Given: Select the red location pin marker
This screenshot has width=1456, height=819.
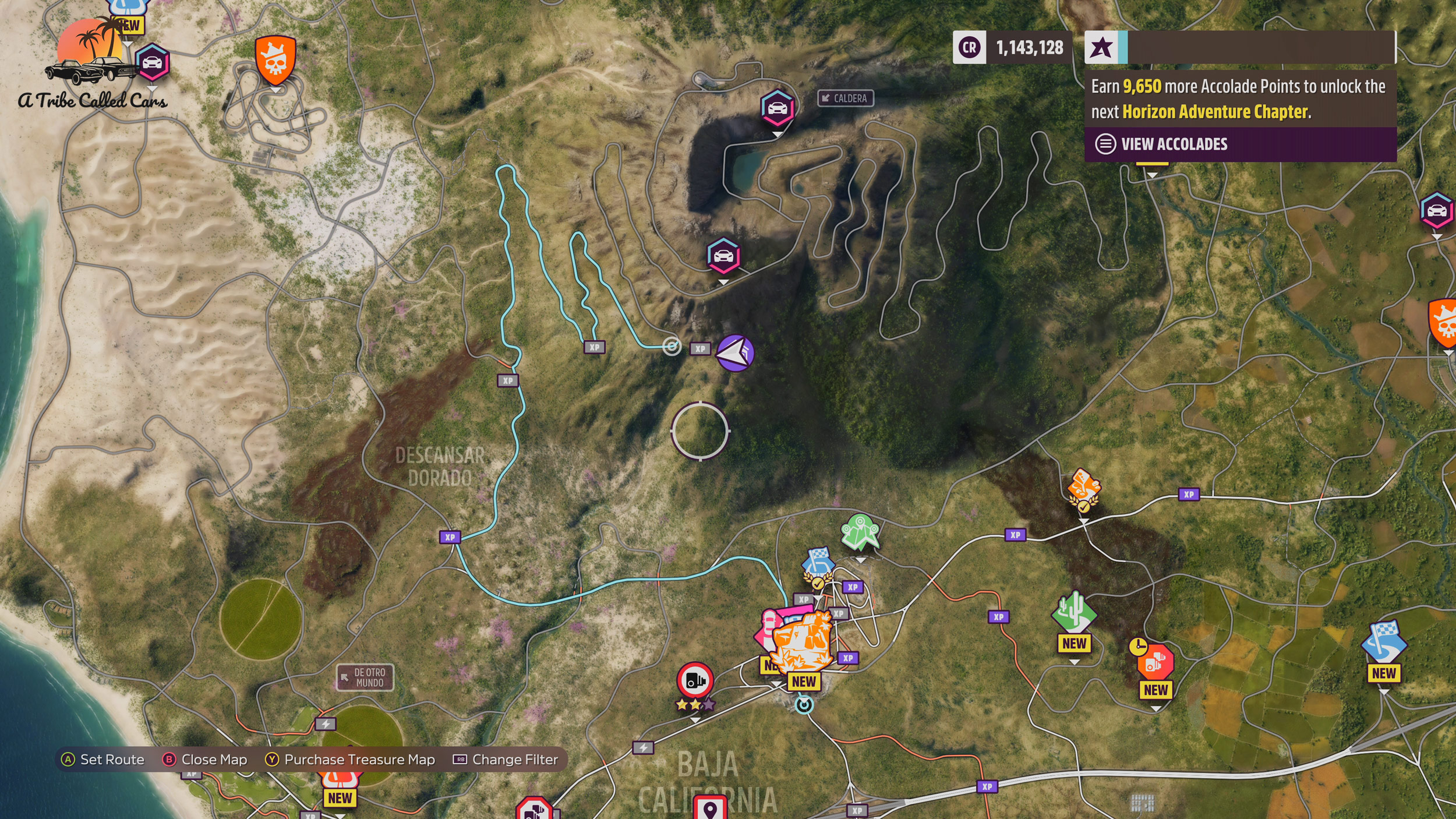Looking at the screenshot, I should coord(709,807).
